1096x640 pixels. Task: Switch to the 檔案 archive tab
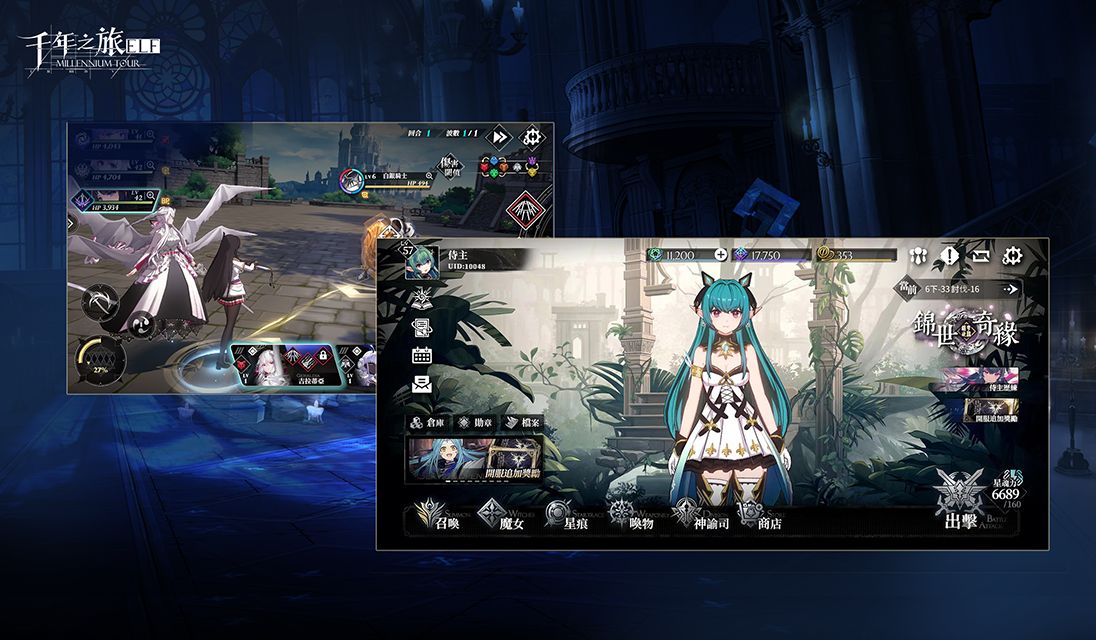pyautogui.click(x=524, y=423)
